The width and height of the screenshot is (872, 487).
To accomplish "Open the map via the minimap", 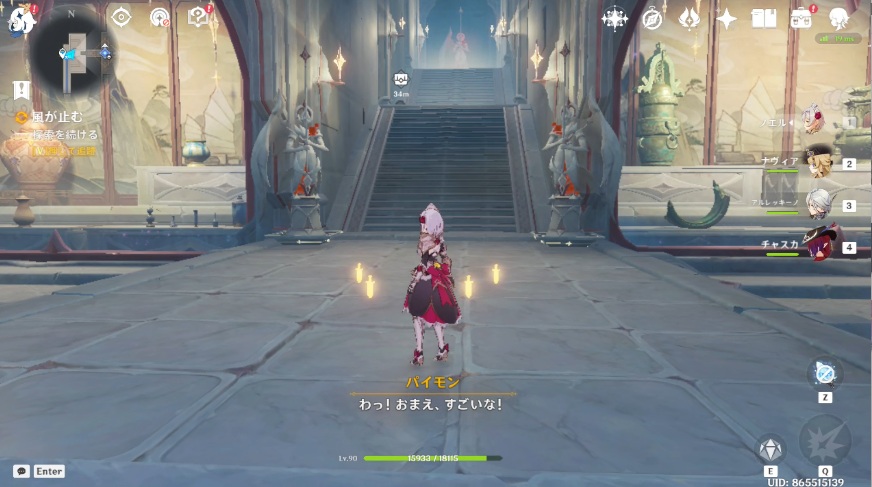I will coord(72,51).
